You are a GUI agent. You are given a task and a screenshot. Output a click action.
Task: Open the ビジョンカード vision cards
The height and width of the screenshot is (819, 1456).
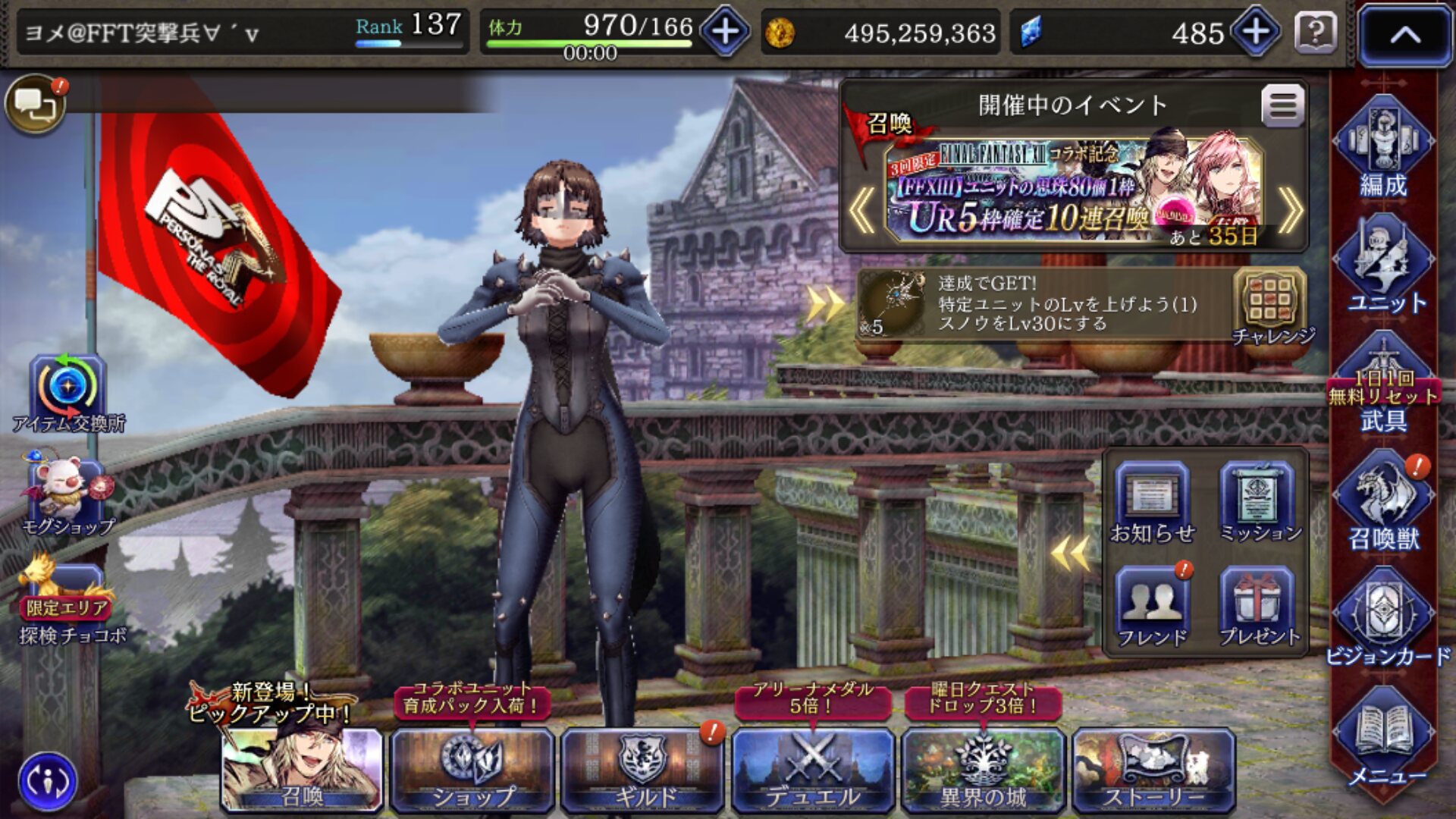[x=1385, y=622]
